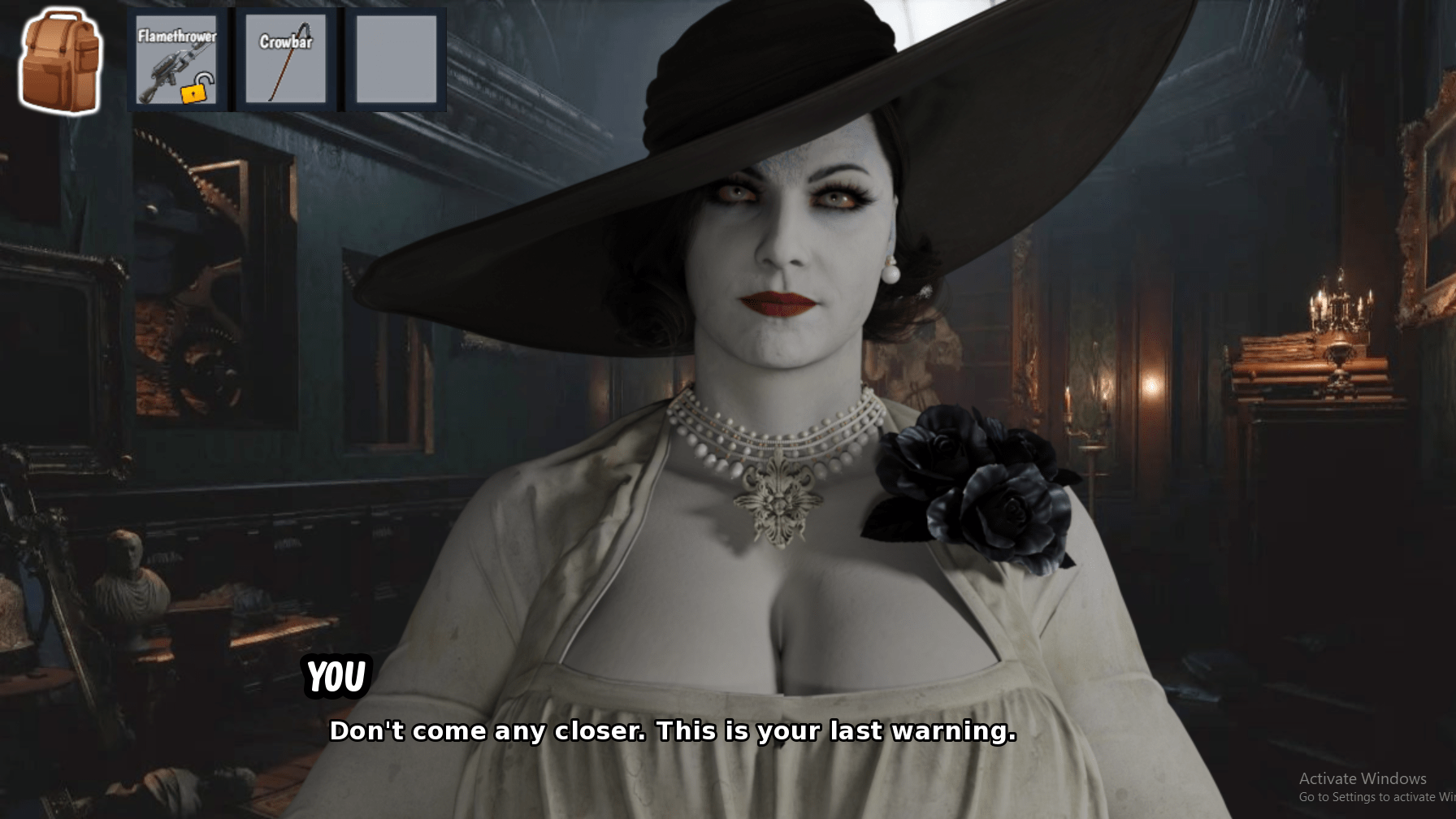Click the Activate Windows link
Screen dimensions: 1456x819
coord(1364,778)
